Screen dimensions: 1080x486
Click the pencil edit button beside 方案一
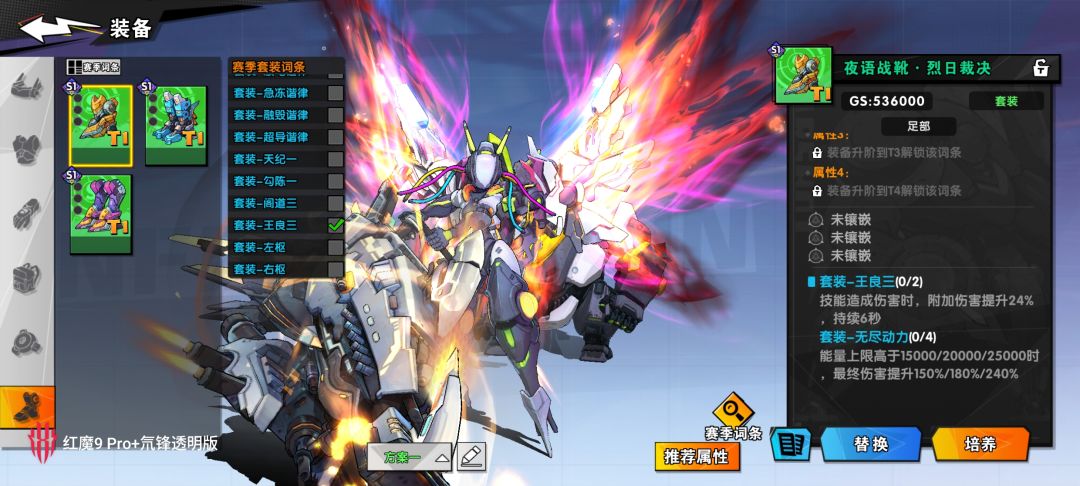(471, 457)
